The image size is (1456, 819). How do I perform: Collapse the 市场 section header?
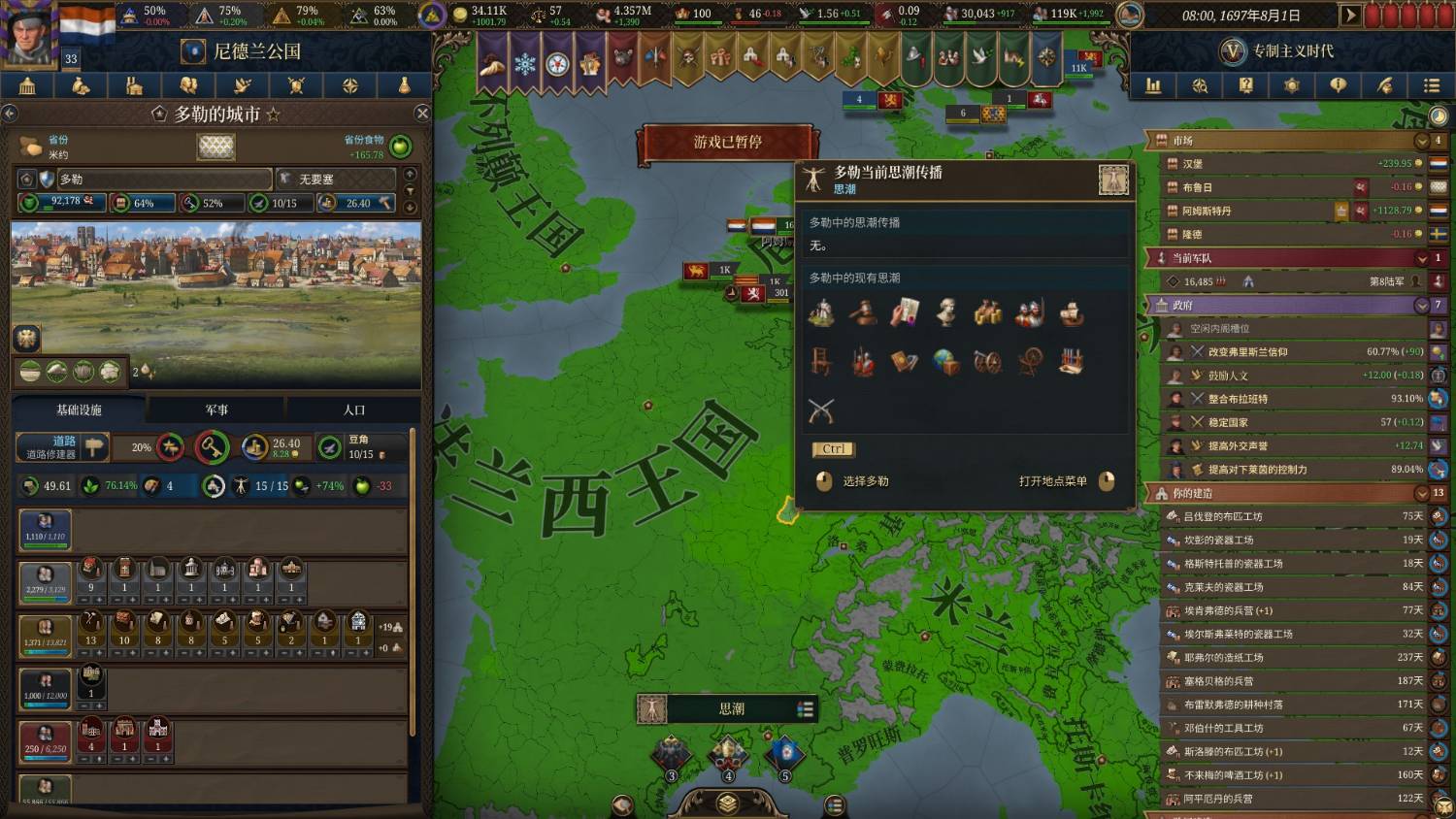point(1422,141)
